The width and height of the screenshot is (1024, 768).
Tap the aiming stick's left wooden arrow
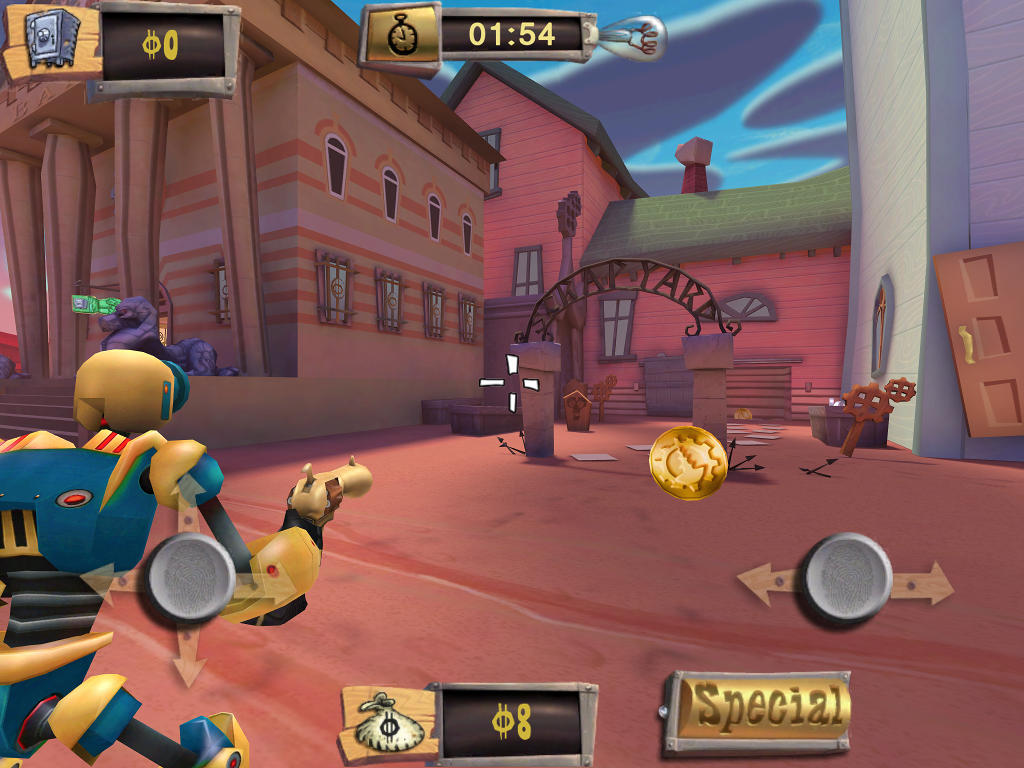click(x=768, y=584)
